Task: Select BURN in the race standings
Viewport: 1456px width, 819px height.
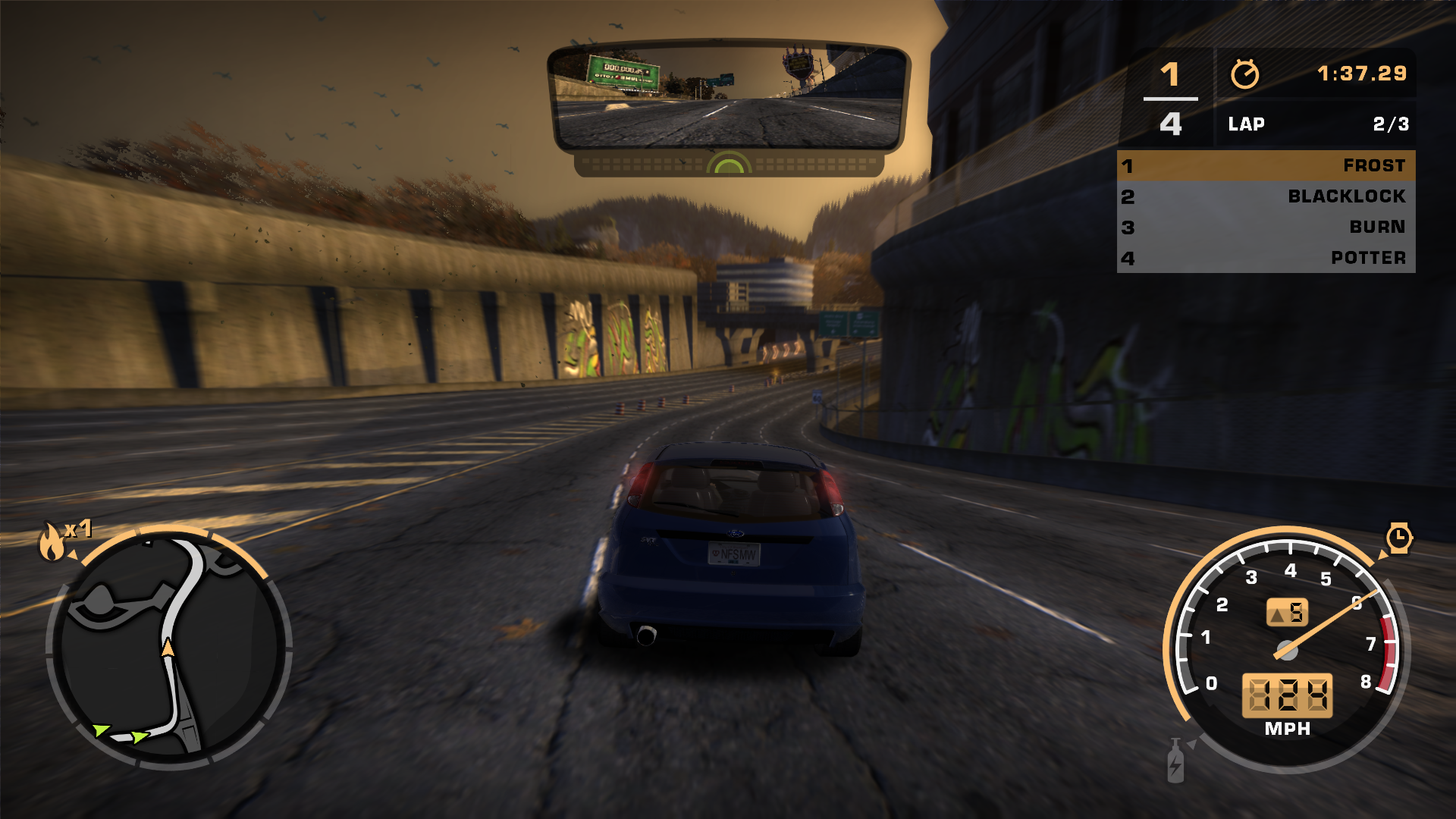Action: (x=1266, y=227)
